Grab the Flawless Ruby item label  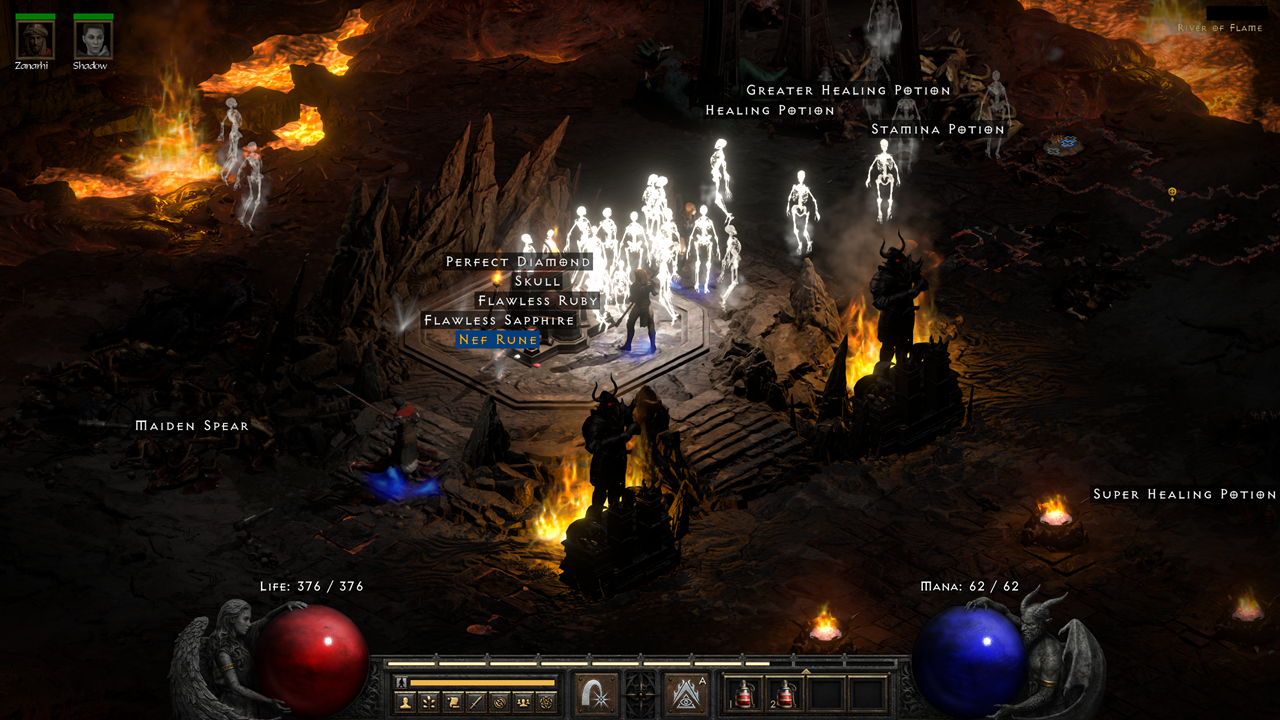tap(538, 301)
